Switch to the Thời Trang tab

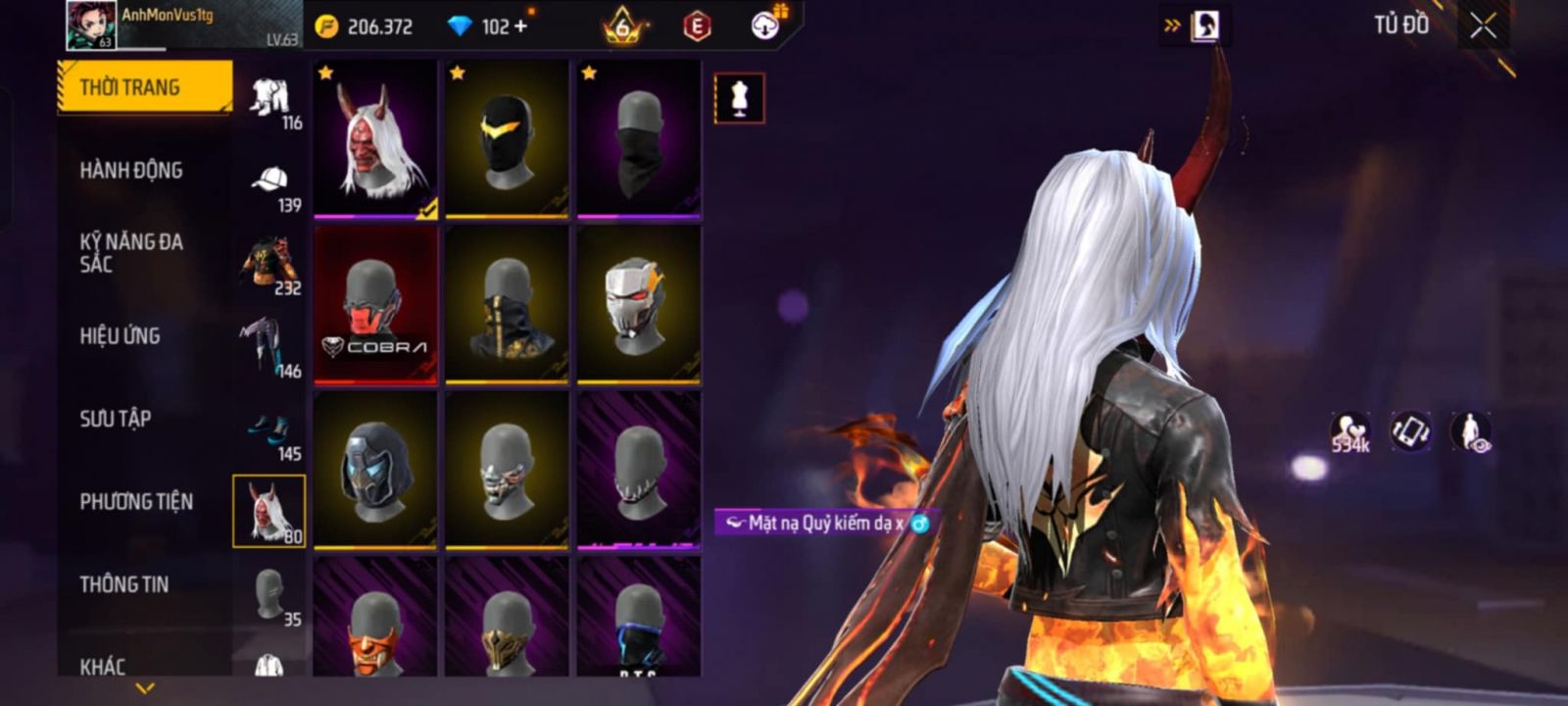tap(144, 87)
